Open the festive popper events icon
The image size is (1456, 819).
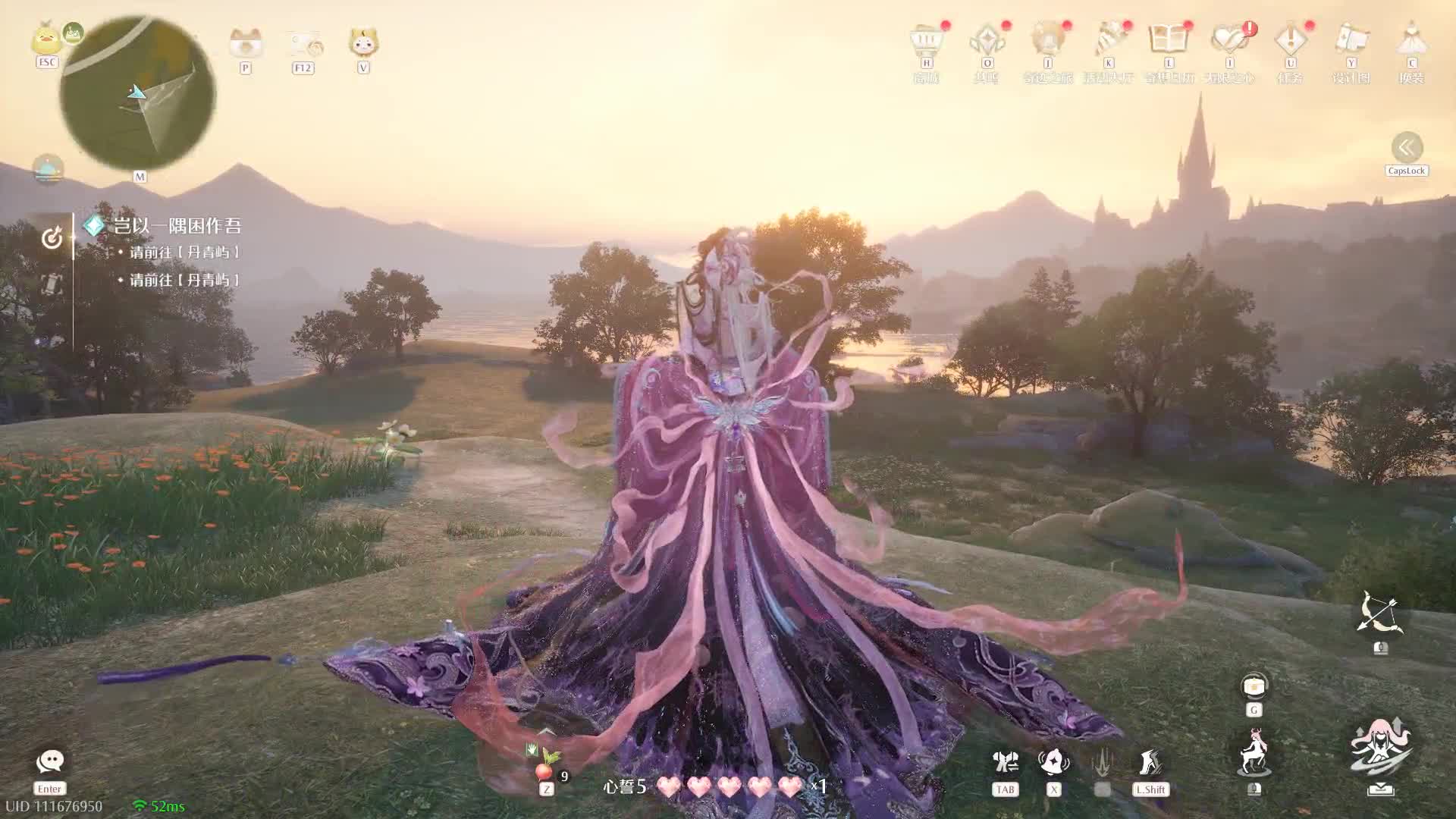coord(1108,40)
